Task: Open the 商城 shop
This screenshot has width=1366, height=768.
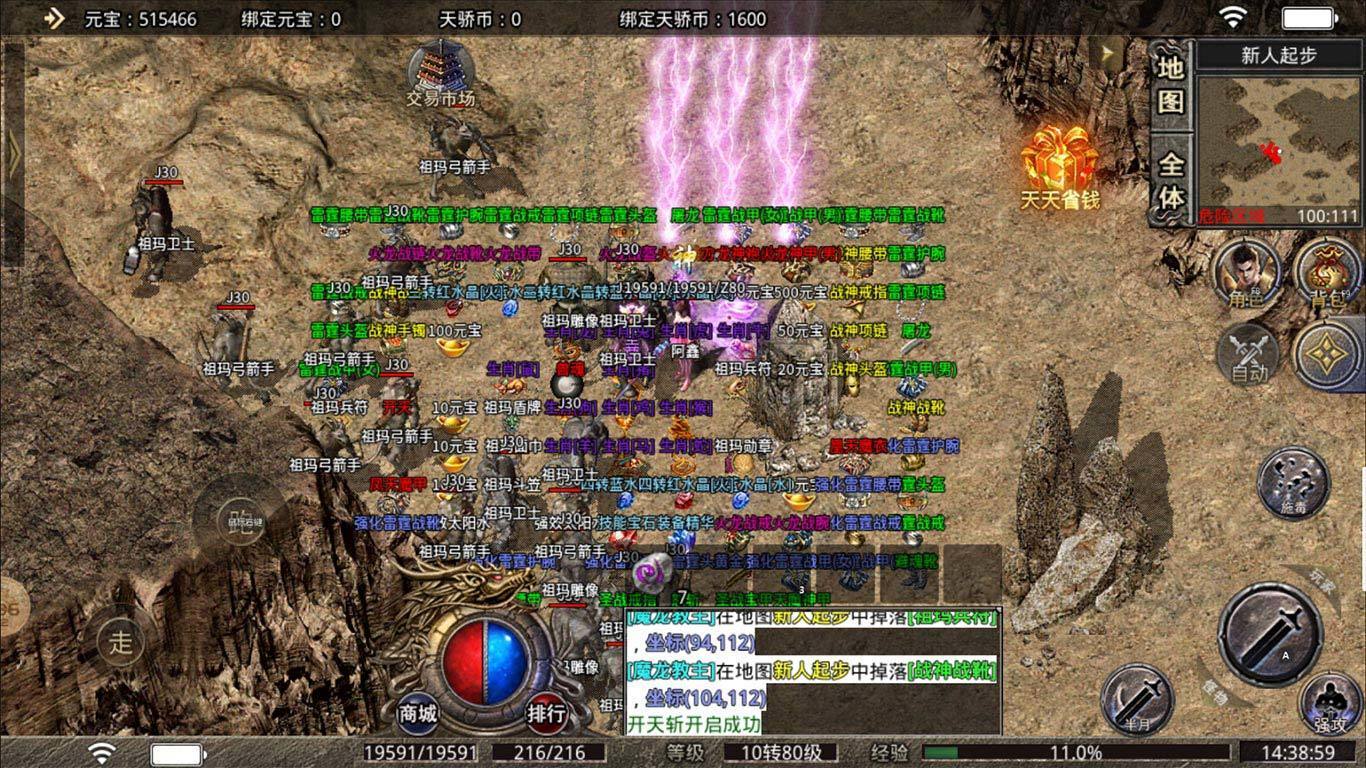Action: 418,712
